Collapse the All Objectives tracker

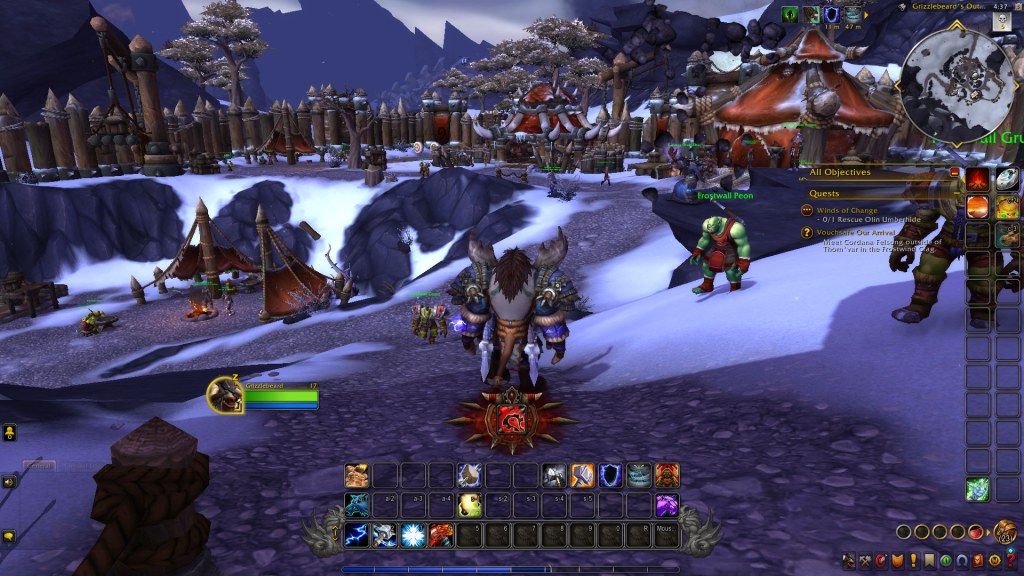coord(955,173)
